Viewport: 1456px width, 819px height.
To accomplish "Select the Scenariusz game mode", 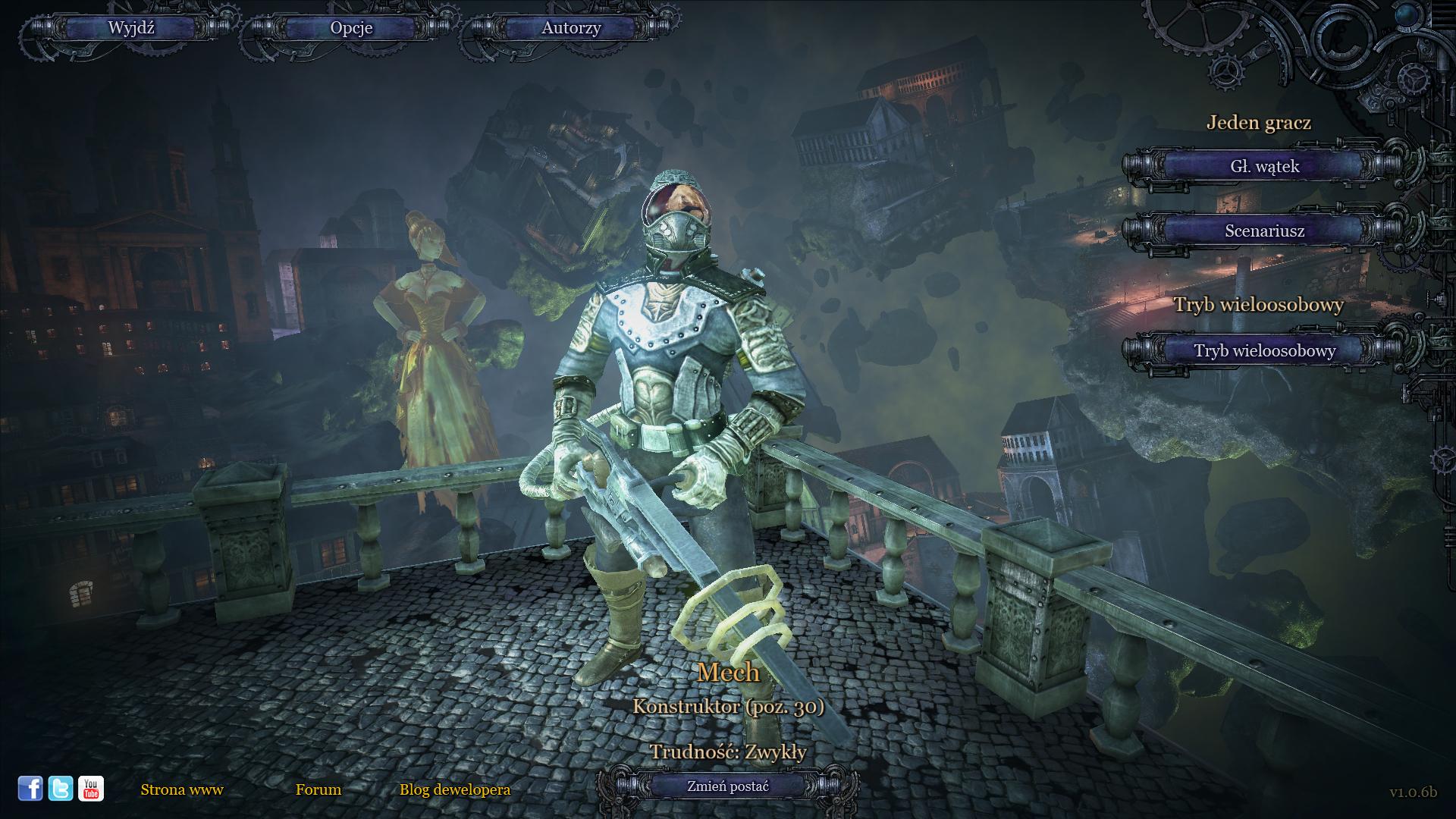I will (1264, 231).
